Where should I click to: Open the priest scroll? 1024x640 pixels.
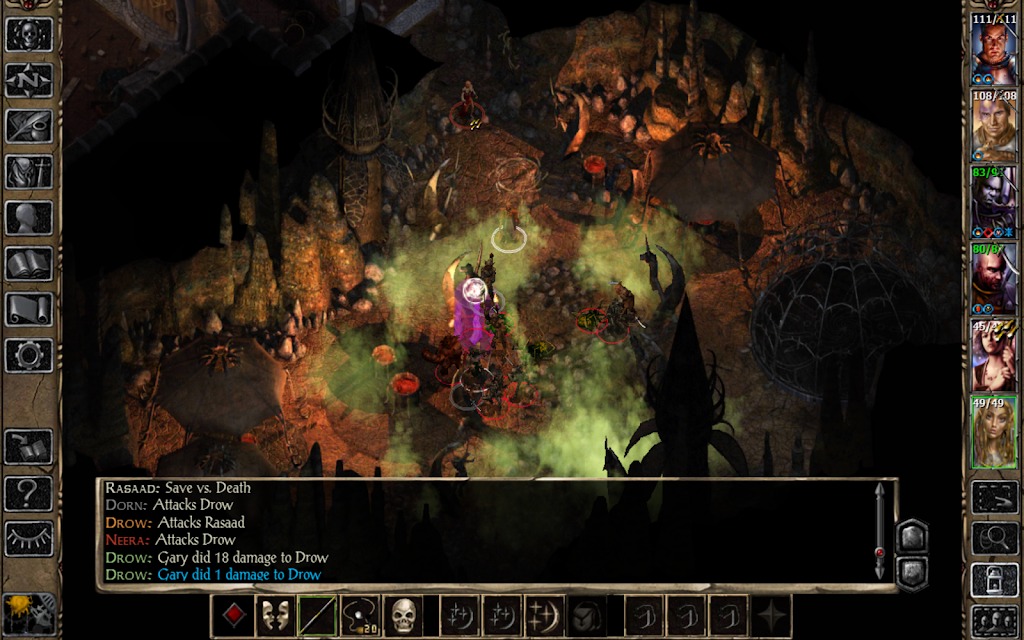(x=29, y=309)
